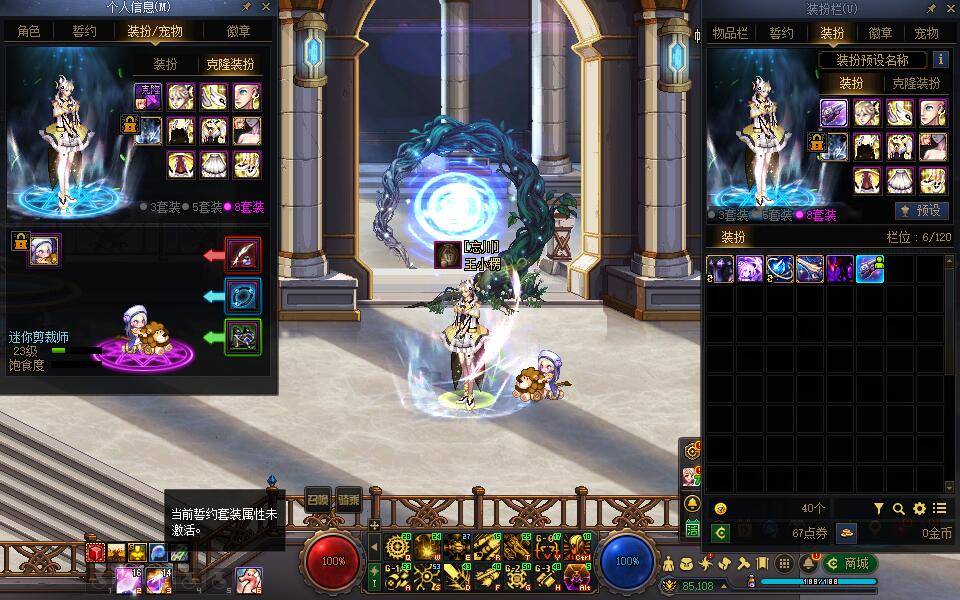The height and width of the screenshot is (600, 960).
Task: Close the 装扮栏 inventory window
Action: (950, 8)
